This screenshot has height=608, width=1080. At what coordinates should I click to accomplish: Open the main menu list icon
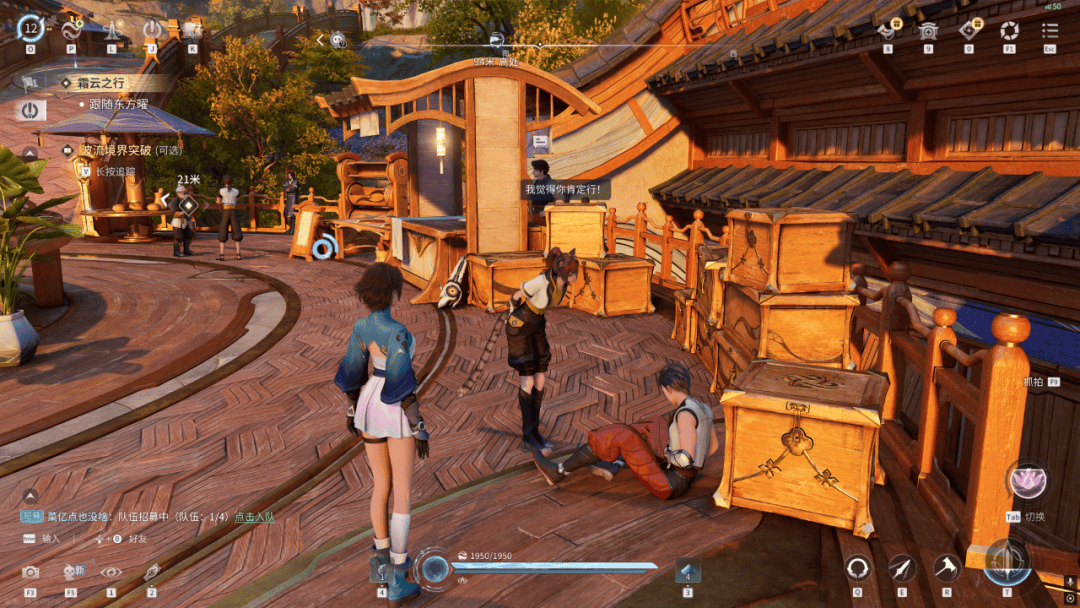[1050, 30]
